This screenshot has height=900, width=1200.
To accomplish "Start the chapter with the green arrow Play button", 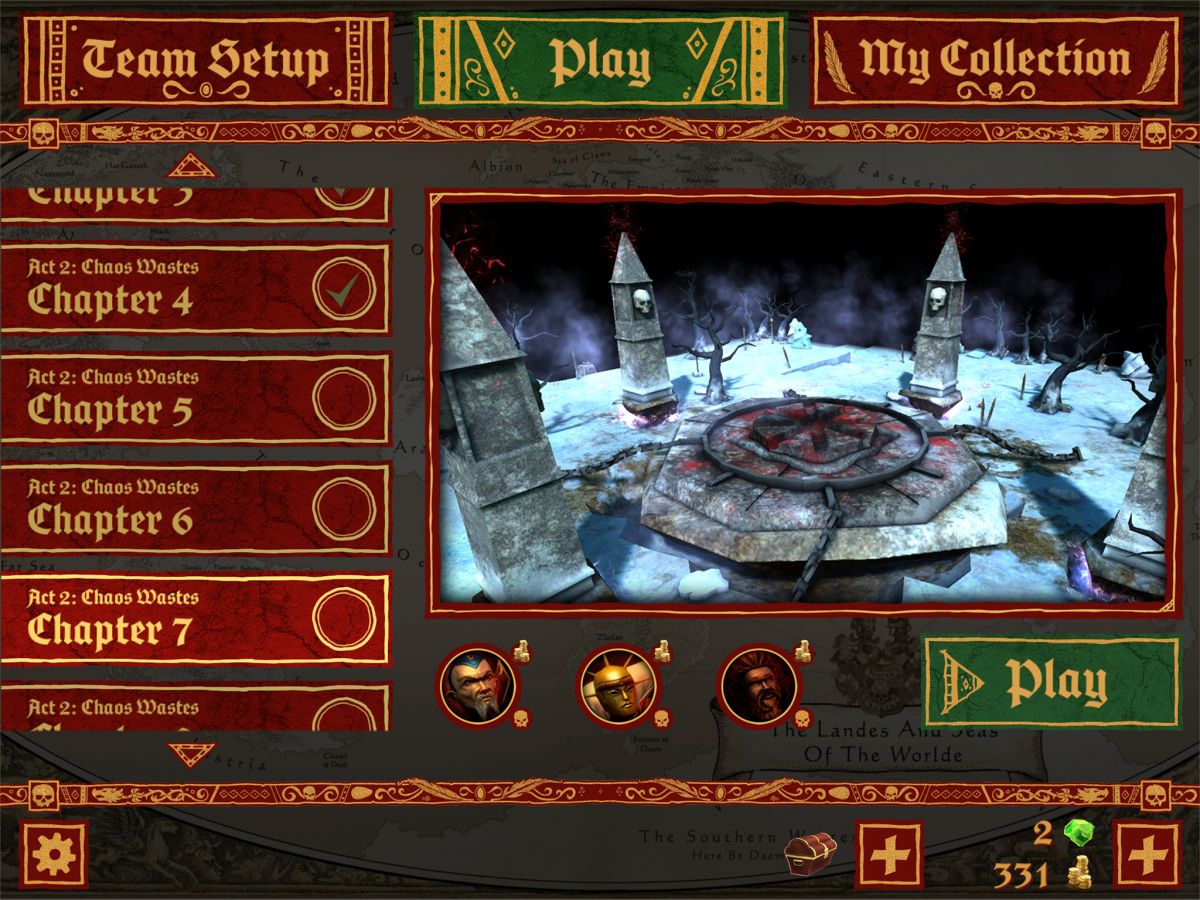I will tap(1049, 683).
